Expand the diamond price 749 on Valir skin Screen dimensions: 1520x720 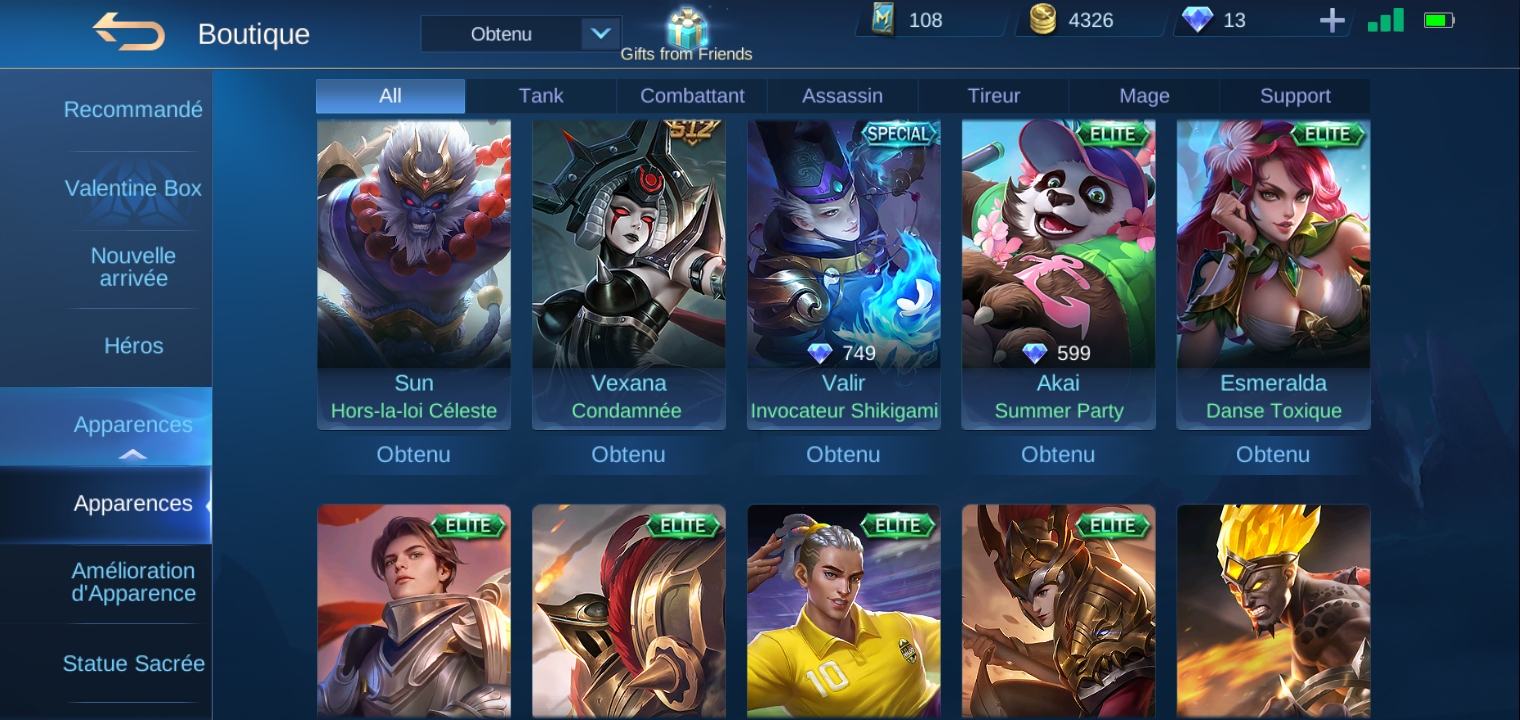tap(844, 353)
